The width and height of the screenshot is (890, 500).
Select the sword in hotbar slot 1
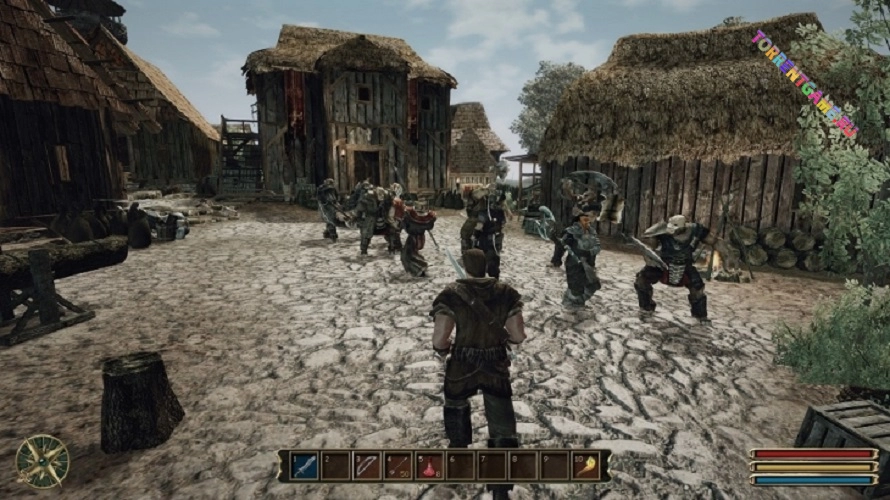click(304, 466)
